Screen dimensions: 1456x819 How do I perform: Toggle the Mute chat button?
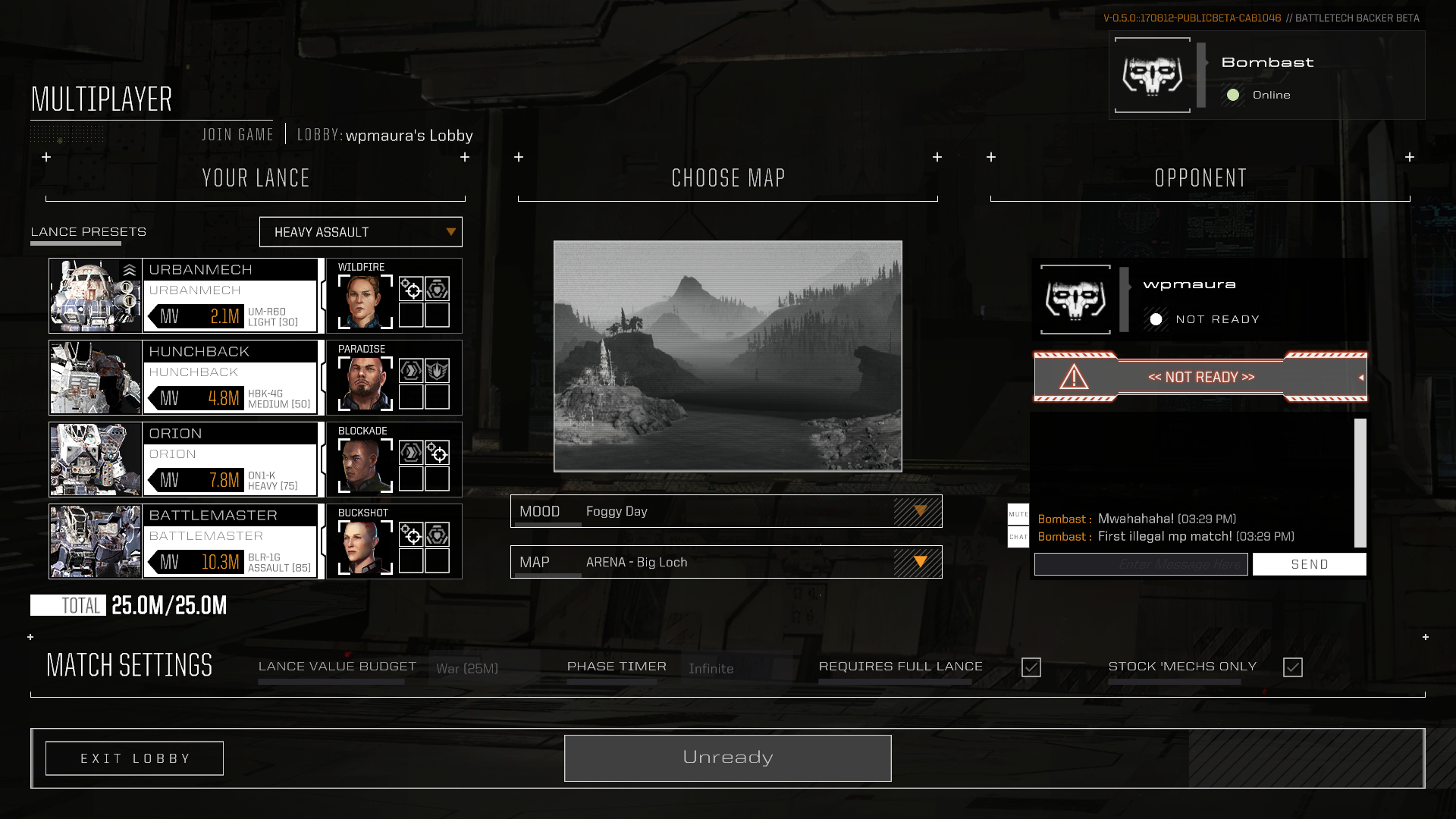(x=1018, y=514)
